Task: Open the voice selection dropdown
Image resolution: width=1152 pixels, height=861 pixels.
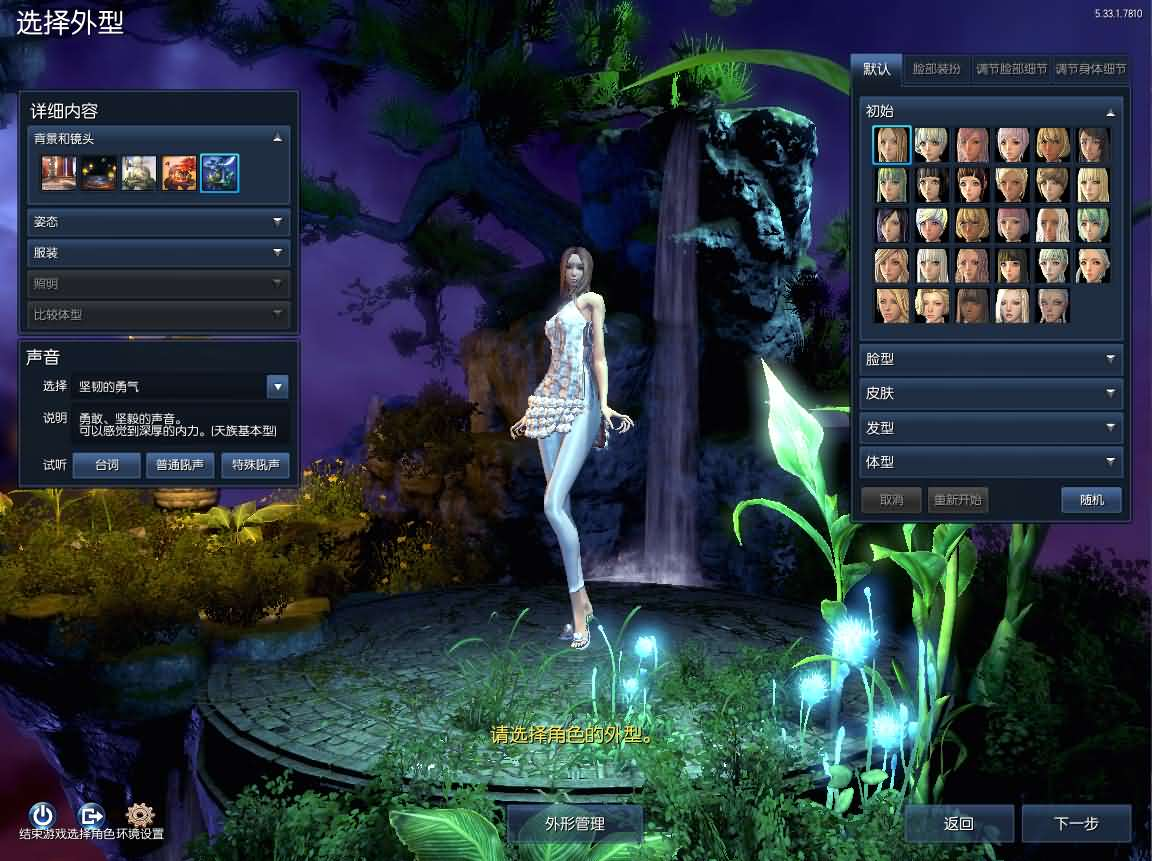Action: coord(278,386)
